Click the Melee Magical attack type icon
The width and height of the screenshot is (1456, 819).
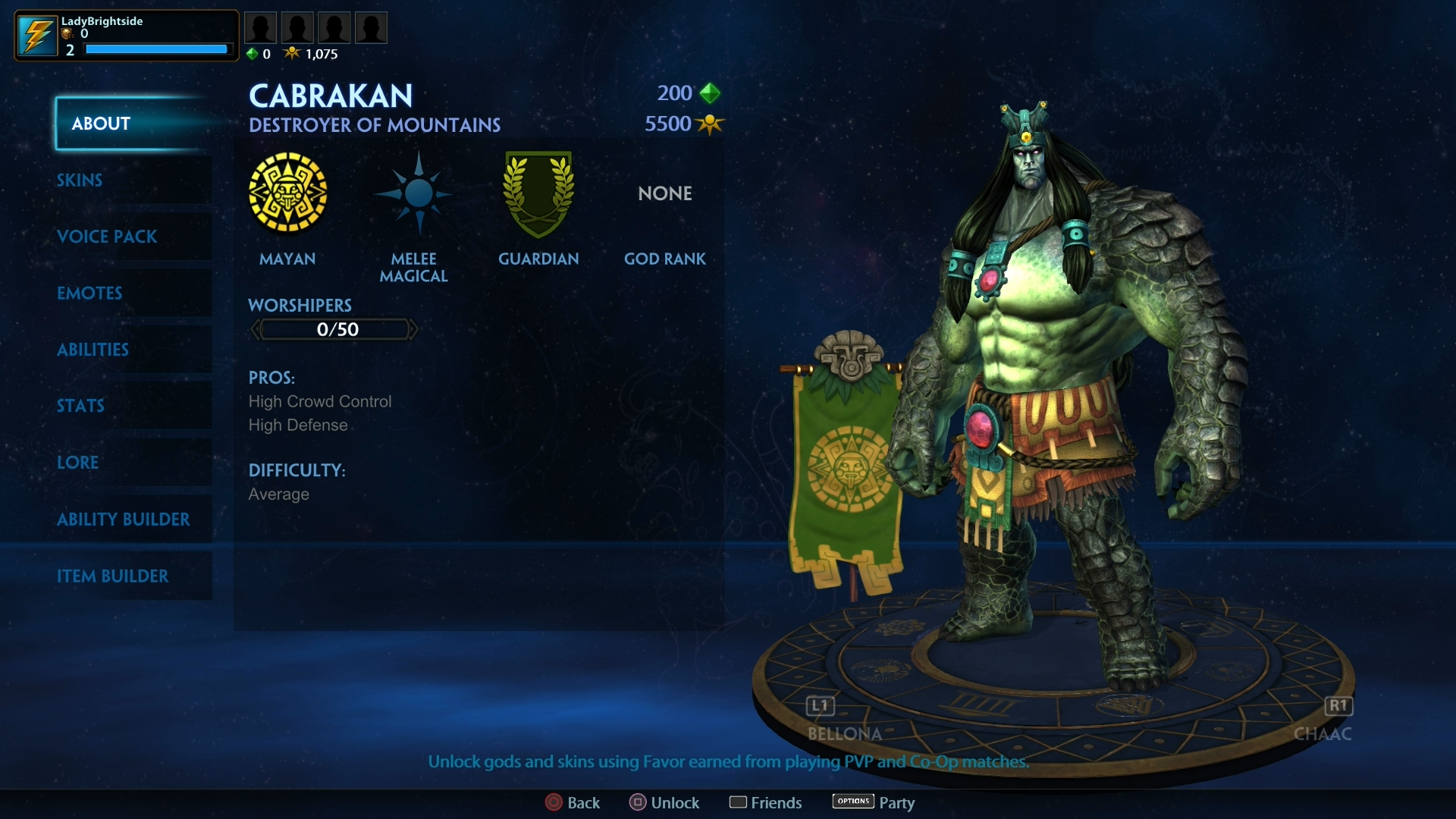[414, 192]
